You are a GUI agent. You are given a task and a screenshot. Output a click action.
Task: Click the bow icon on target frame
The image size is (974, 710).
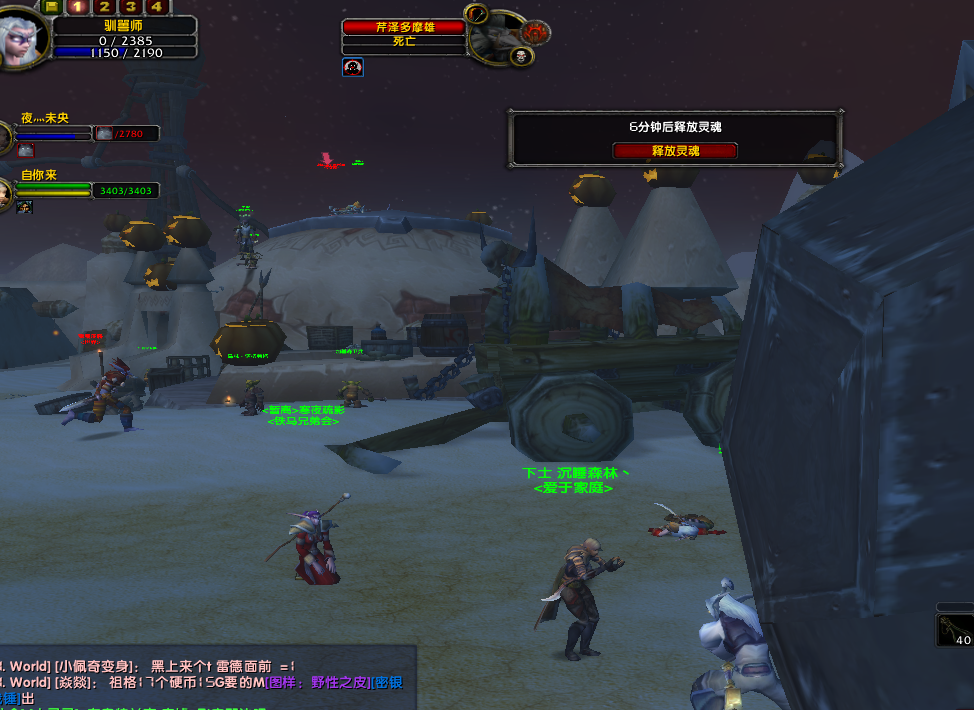tap(477, 14)
